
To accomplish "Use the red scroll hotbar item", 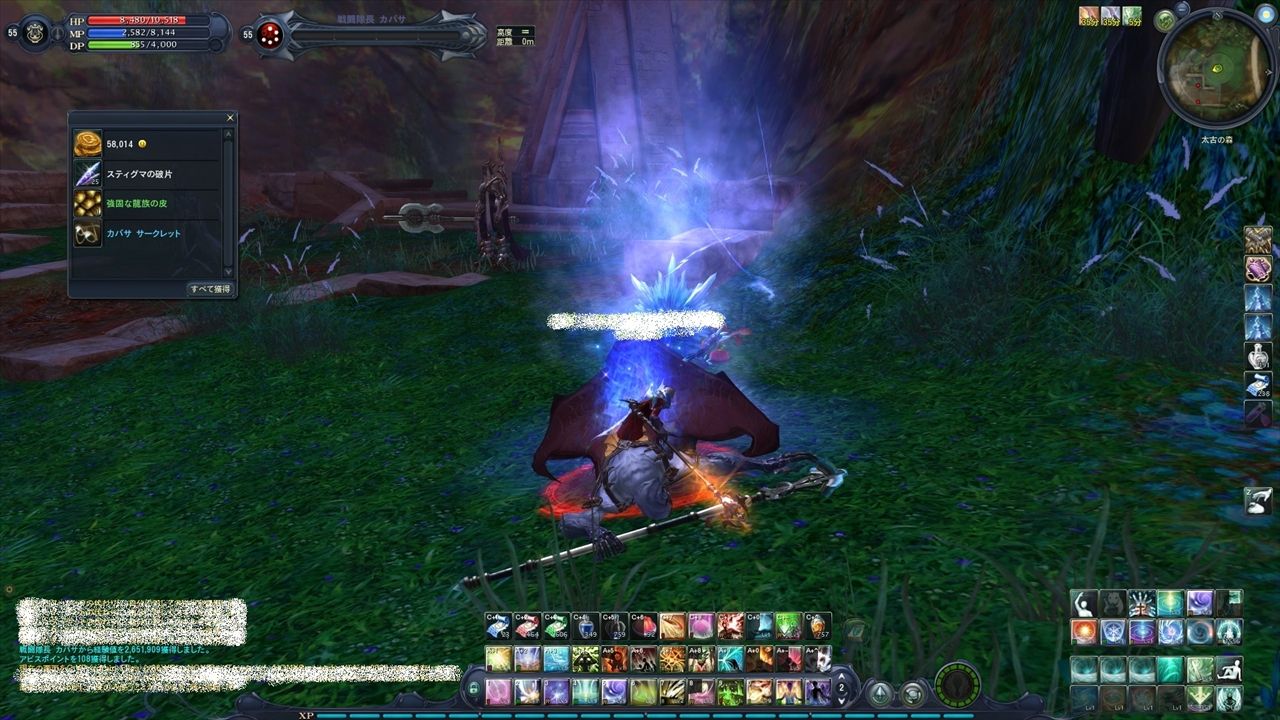I will 527,626.
